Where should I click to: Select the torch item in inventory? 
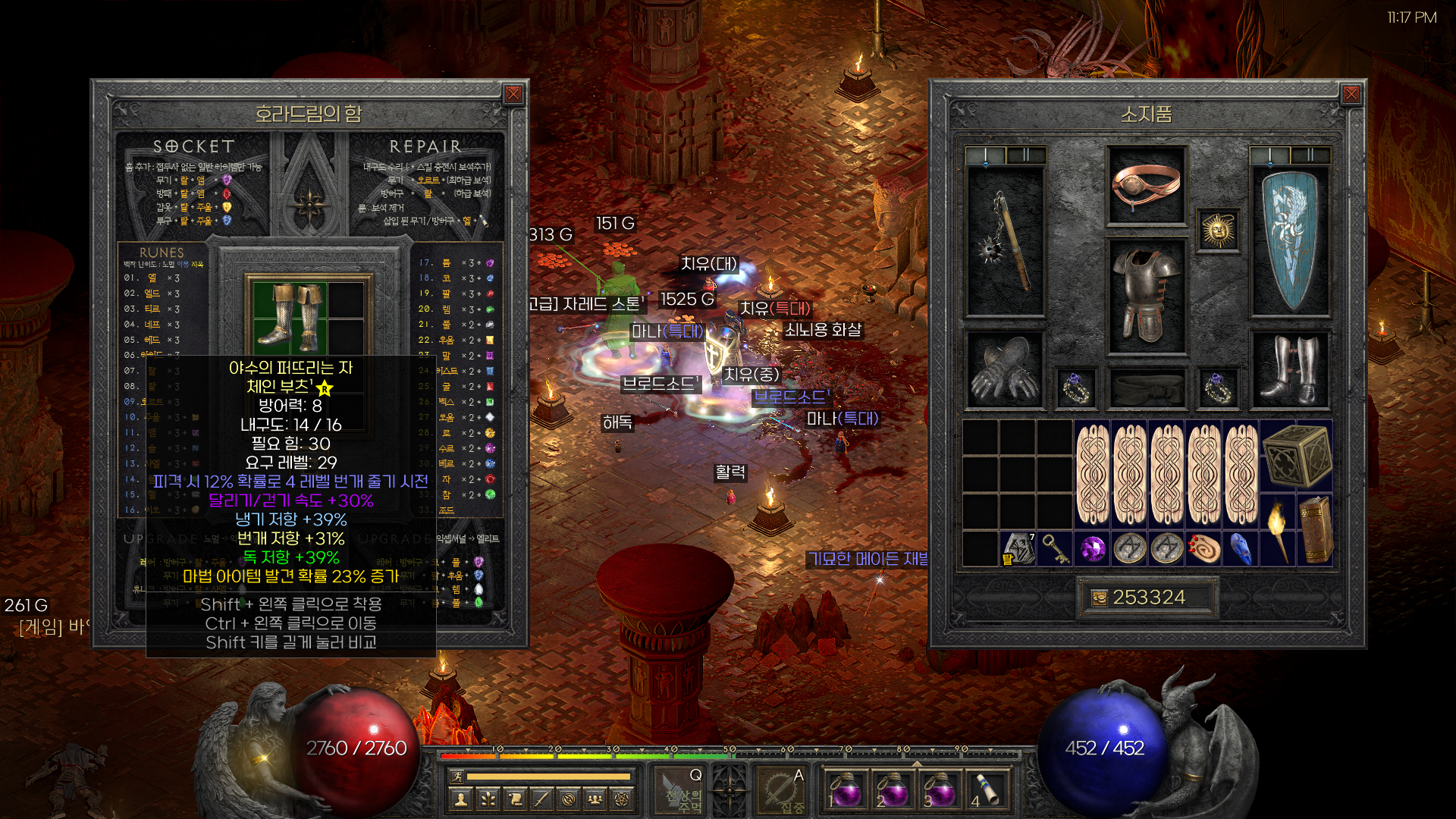pos(1278,531)
